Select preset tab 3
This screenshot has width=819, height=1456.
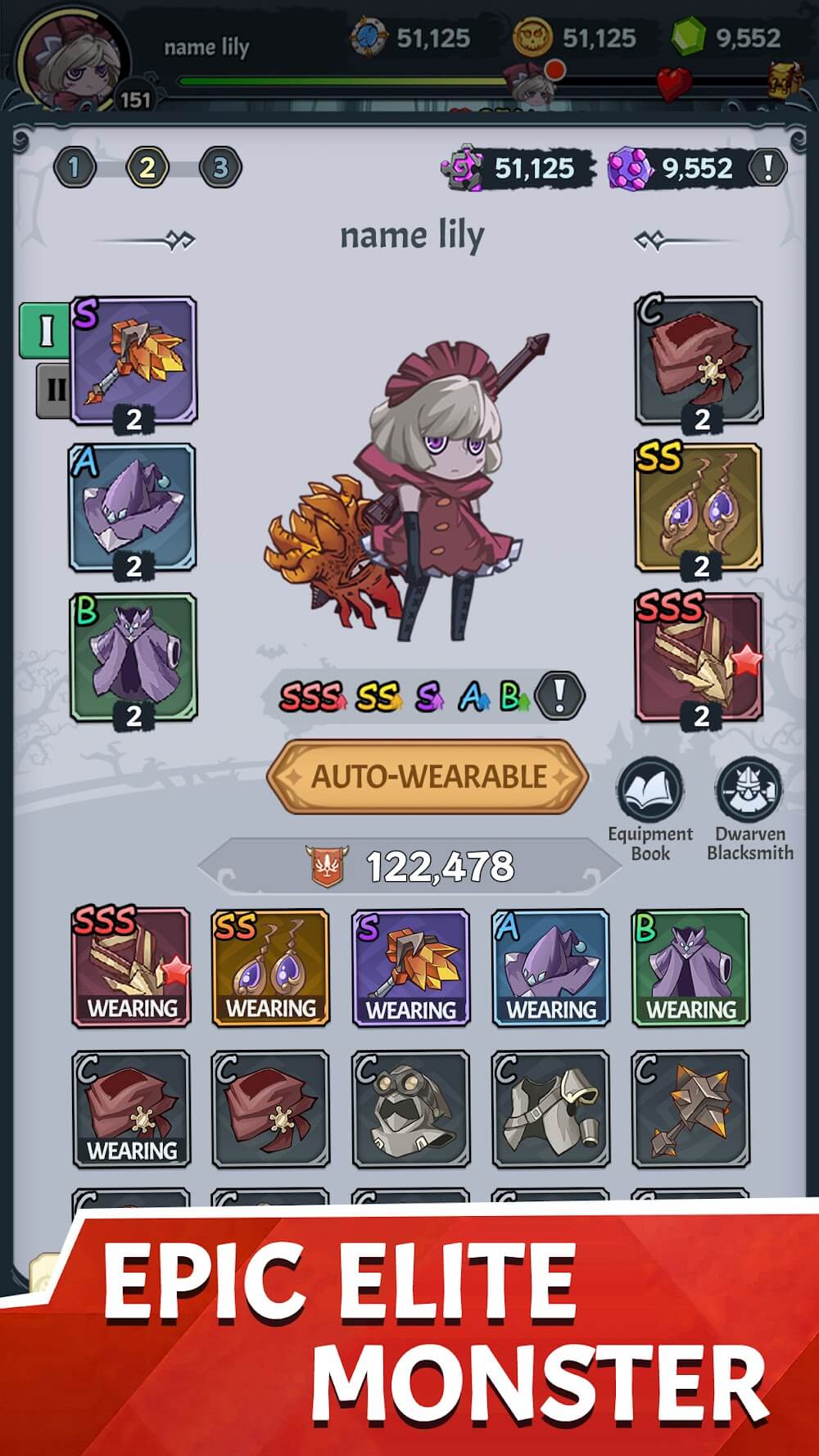coord(220,168)
